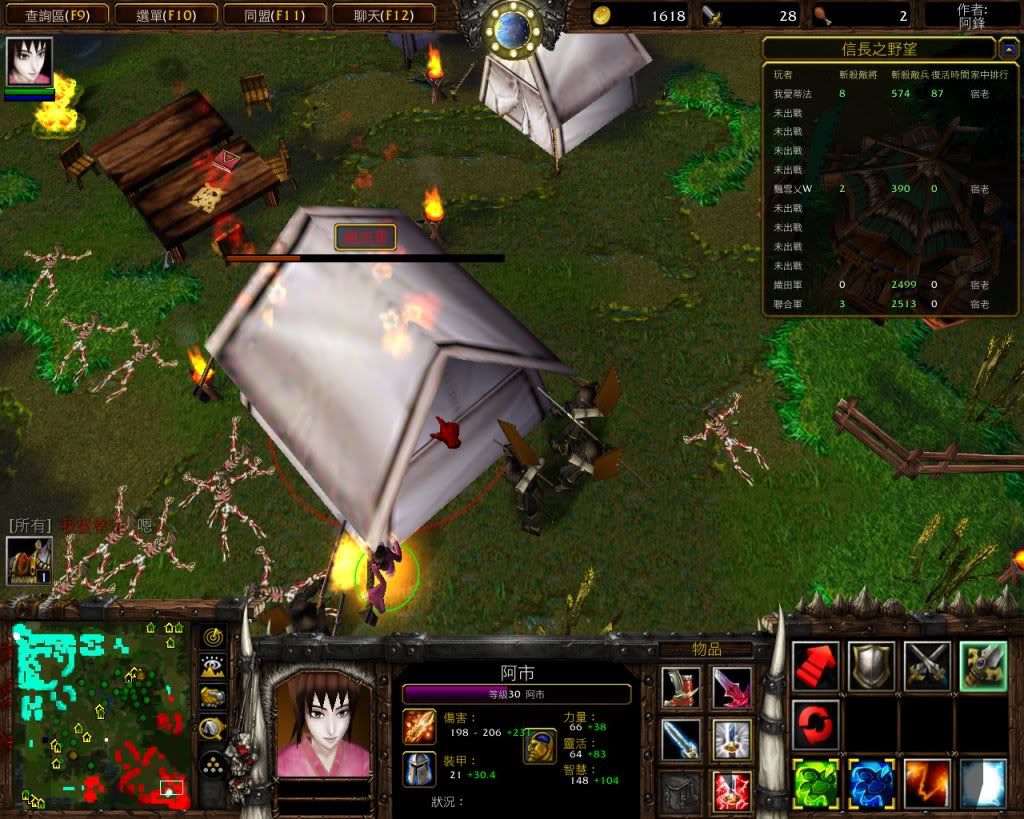Image resolution: width=1024 pixels, height=819 pixels.
Task: Select the pink crystal sword inventory item
Action: (732, 688)
